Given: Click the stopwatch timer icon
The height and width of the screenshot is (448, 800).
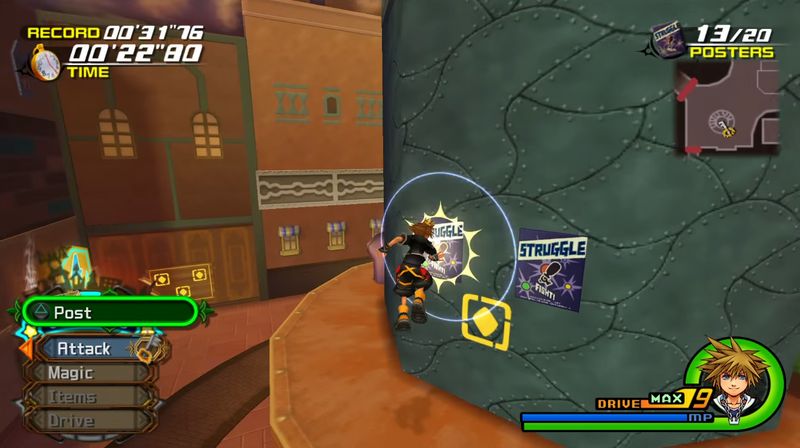Looking at the screenshot, I should 45,64.
